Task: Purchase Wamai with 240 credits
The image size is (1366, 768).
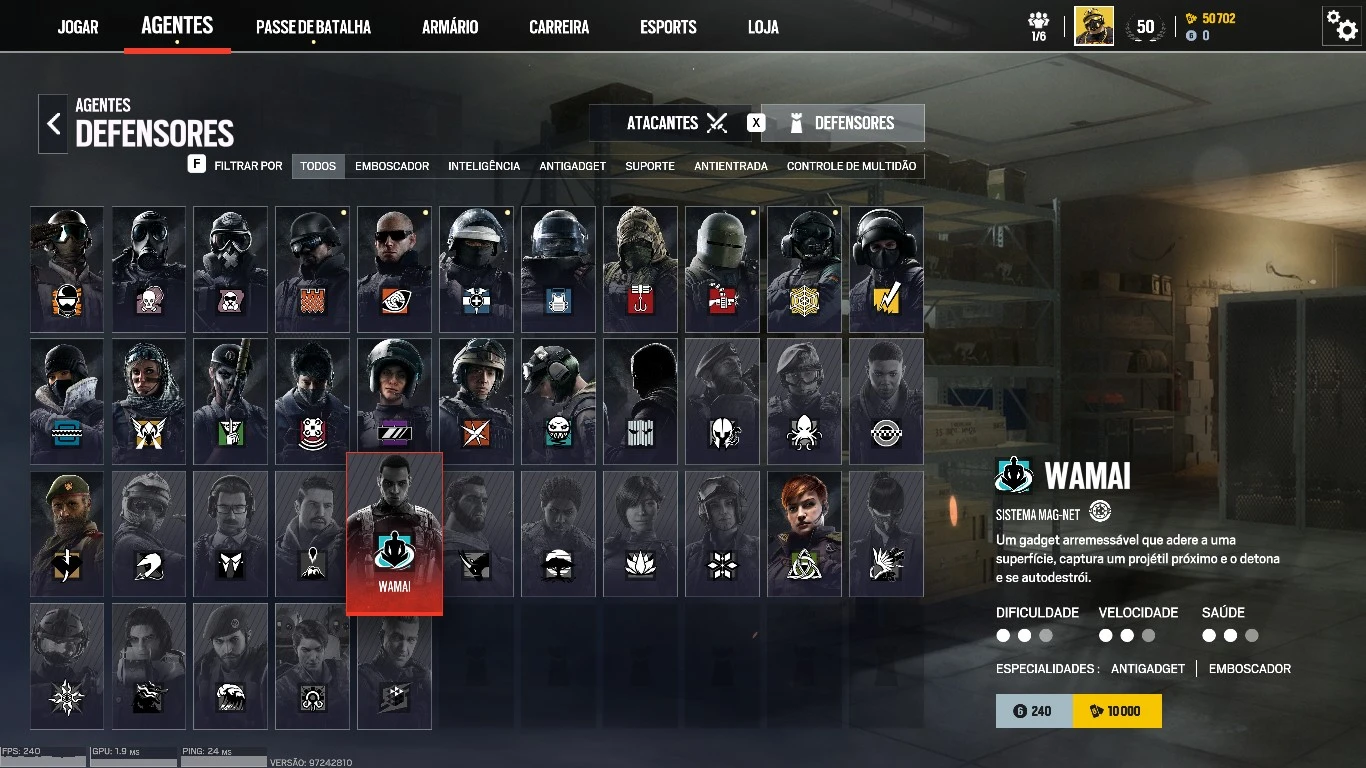Action: [1034, 711]
